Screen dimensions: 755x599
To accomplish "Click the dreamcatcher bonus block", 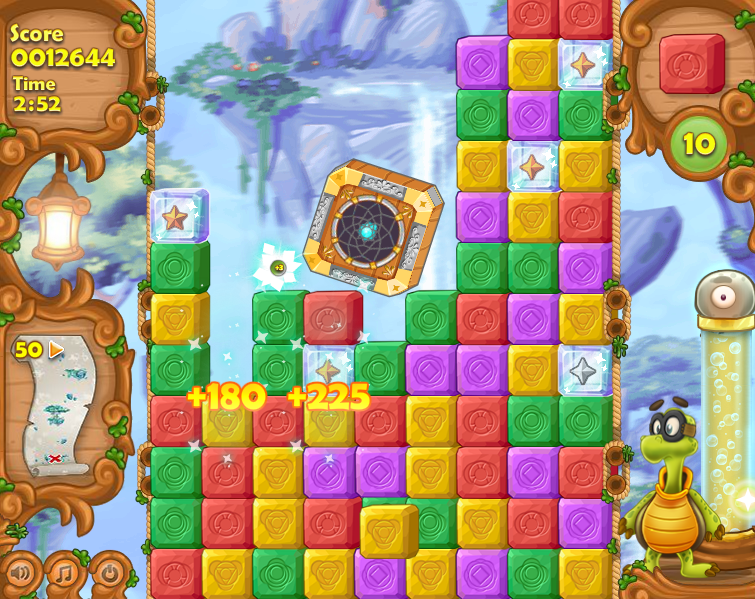I will coord(372,229).
